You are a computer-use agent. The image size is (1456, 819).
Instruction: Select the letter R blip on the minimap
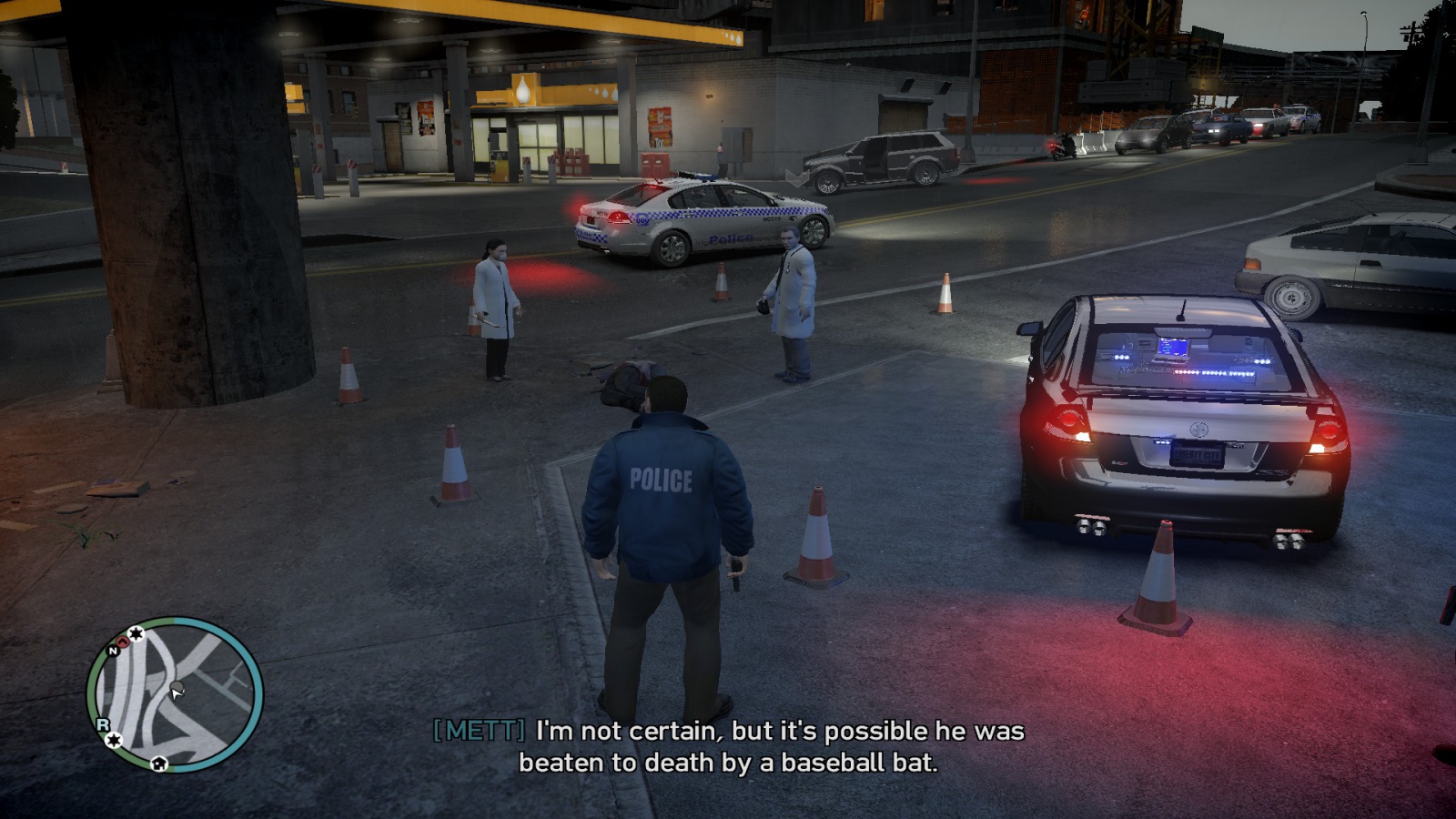(x=103, y=724)
